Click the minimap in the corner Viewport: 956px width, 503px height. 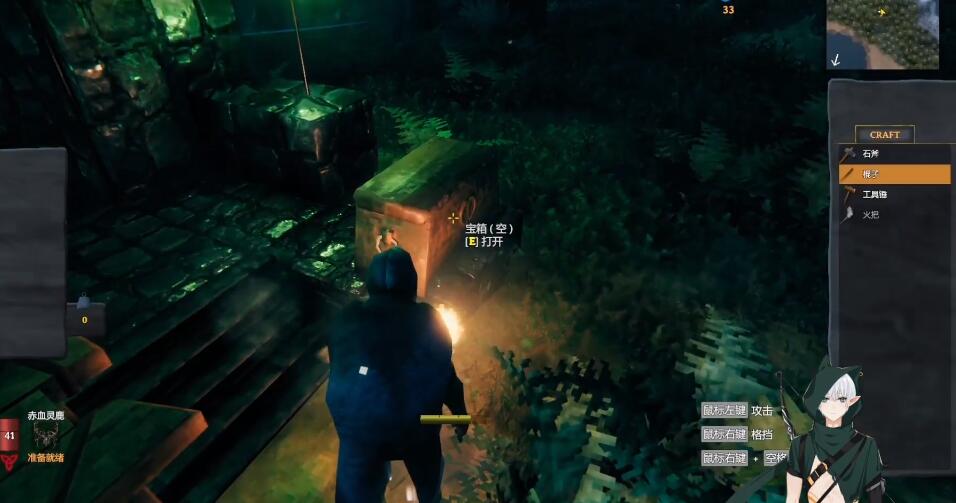click(882, 34)
